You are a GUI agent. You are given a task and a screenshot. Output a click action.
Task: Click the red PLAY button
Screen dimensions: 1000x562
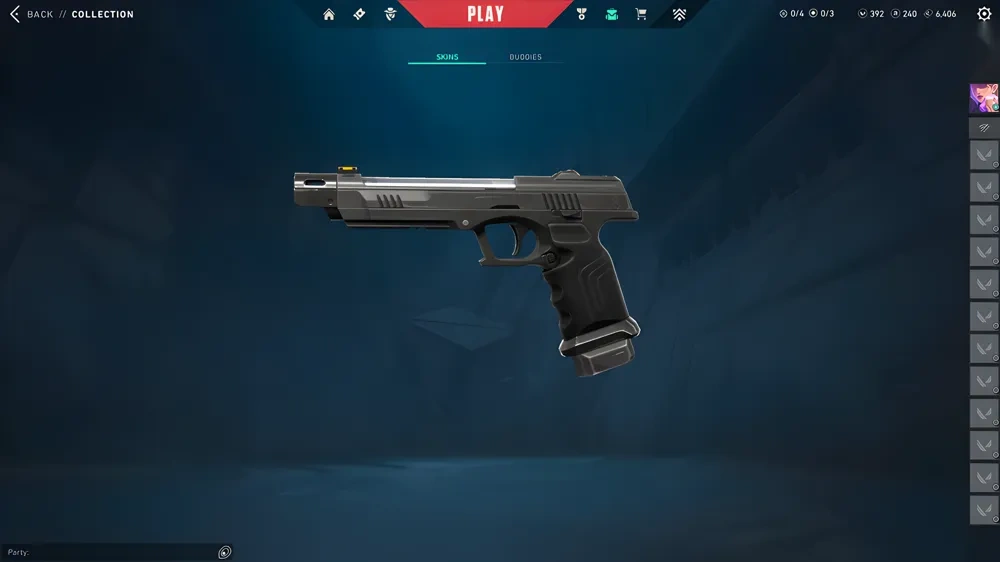485,14
